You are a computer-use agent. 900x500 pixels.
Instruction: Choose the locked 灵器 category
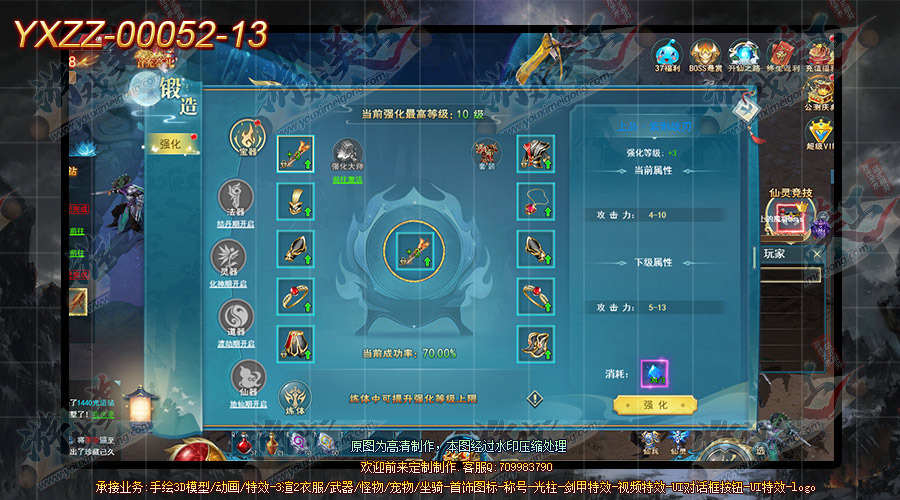[236, 255]
